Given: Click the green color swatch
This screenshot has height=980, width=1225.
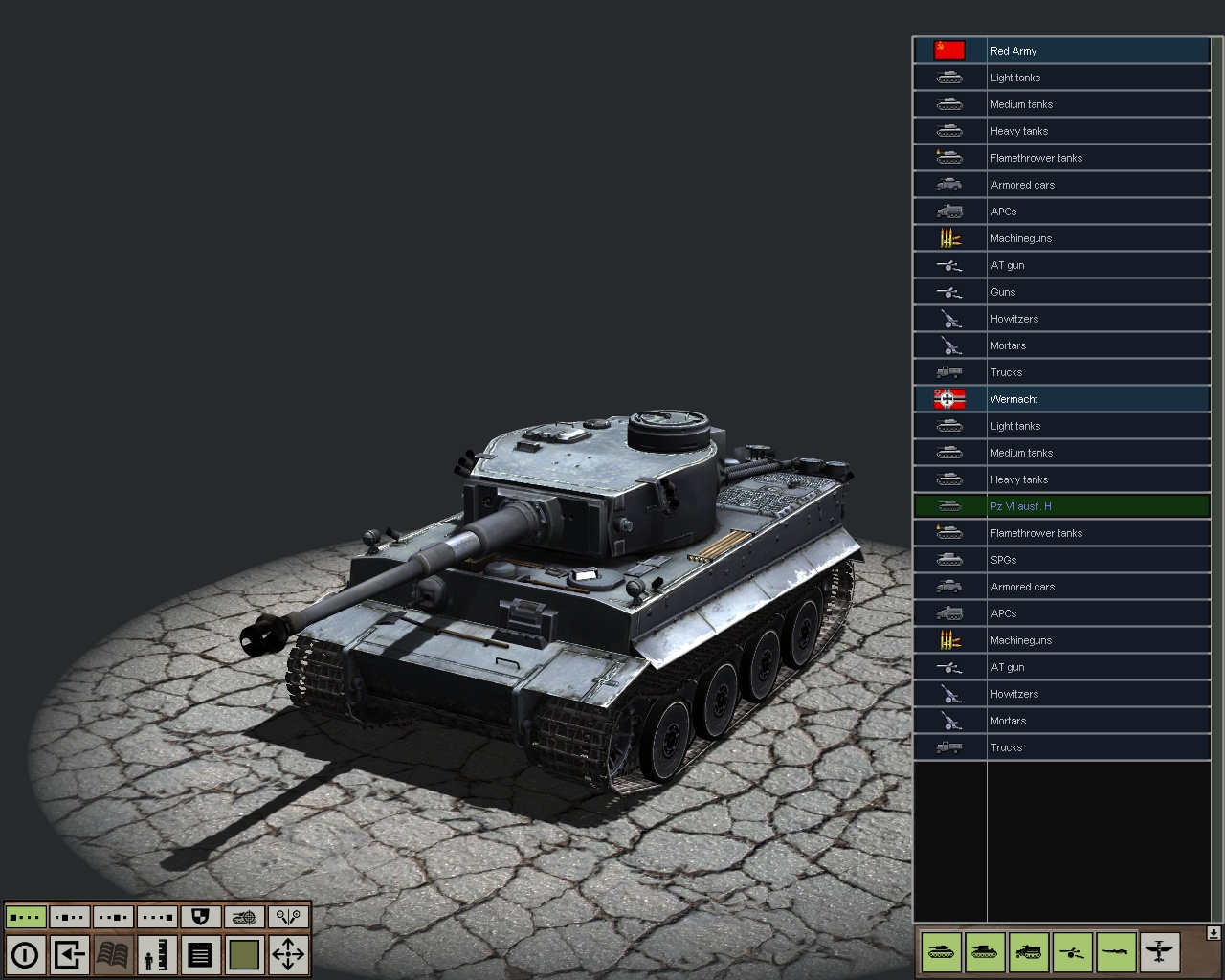Looking at the screenshot, I should point(245,954).
